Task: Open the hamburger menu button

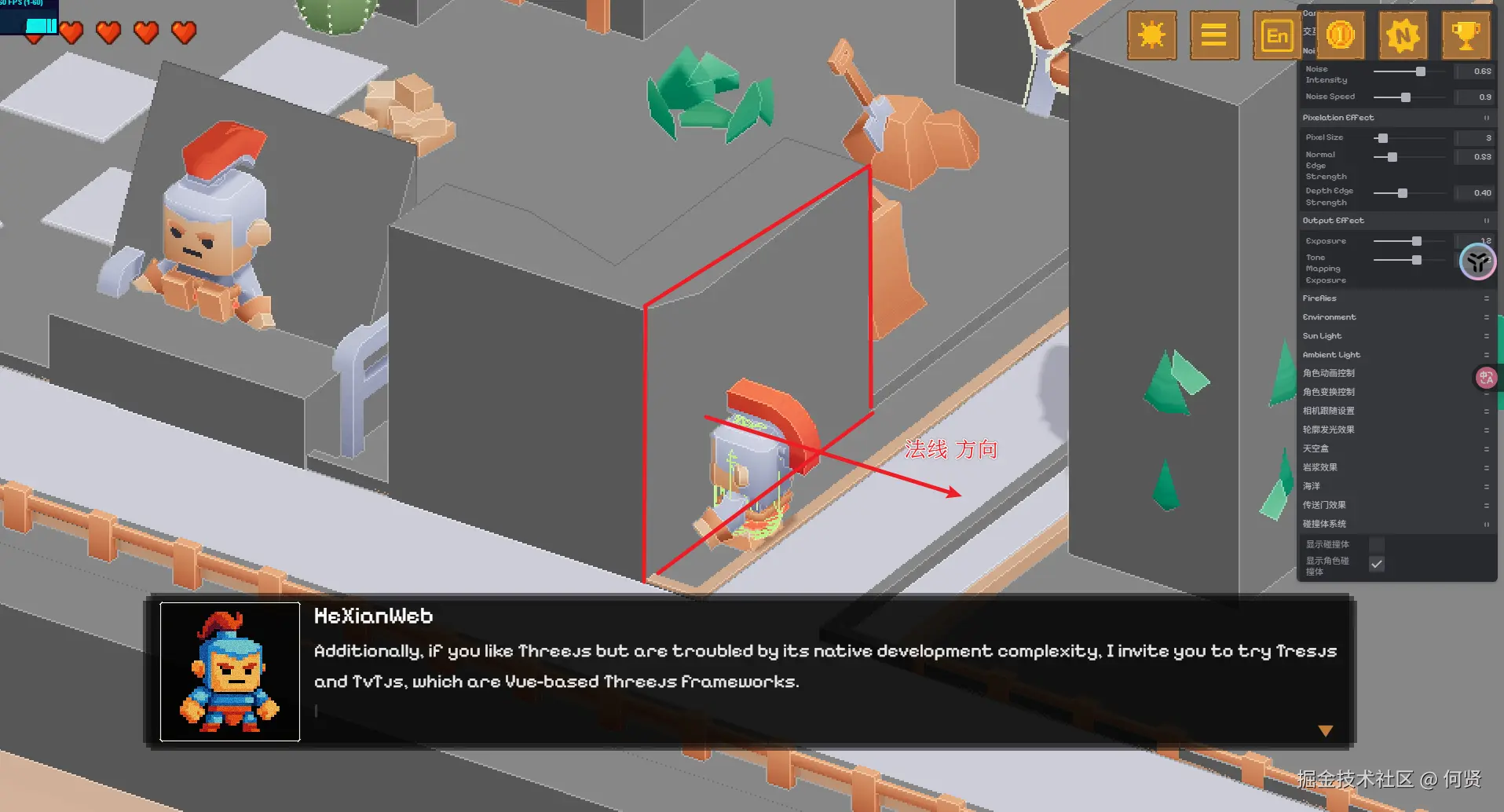Action: [x=1213, y=35]
